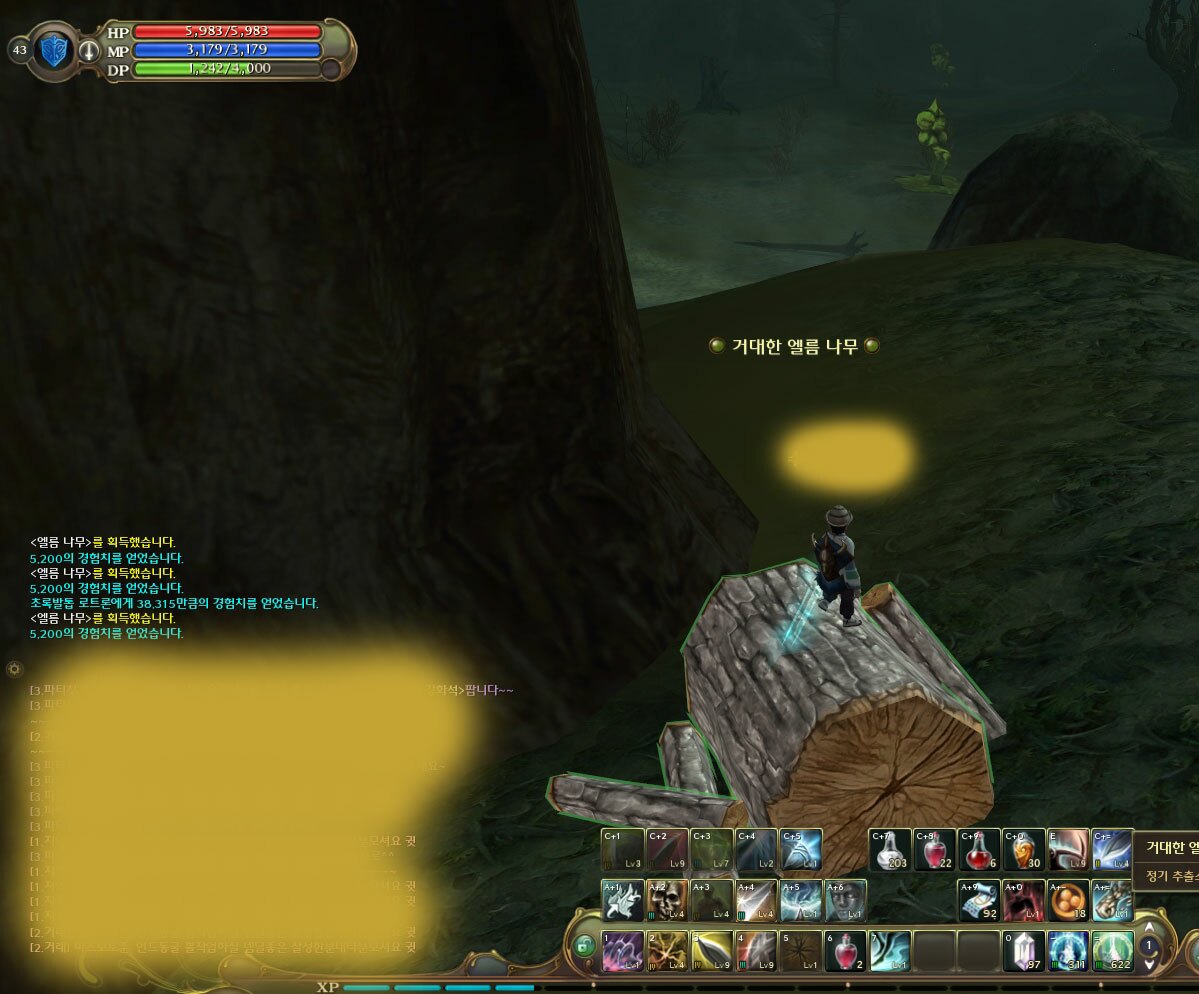Use the orange potion with 30 count
The height and width of the screenshot is (994, 1199).
coord(1023,849)
